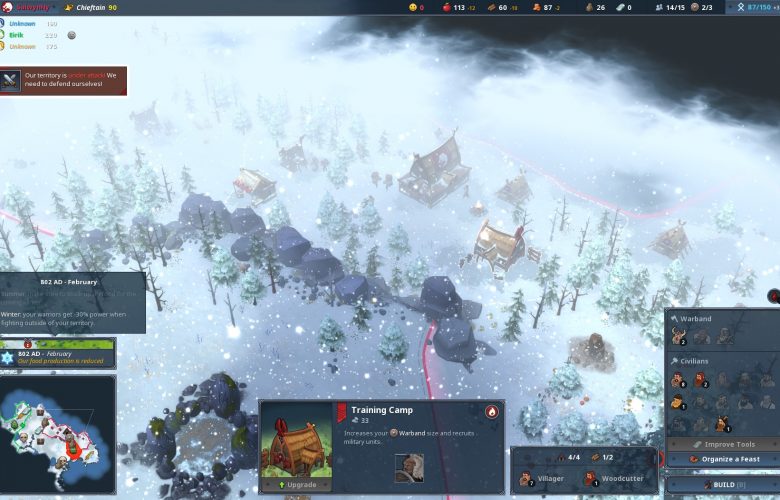The height and width of the screenshot is (500, 780).
Task: Click the Improve Tools button
Action: coord(722,444)
